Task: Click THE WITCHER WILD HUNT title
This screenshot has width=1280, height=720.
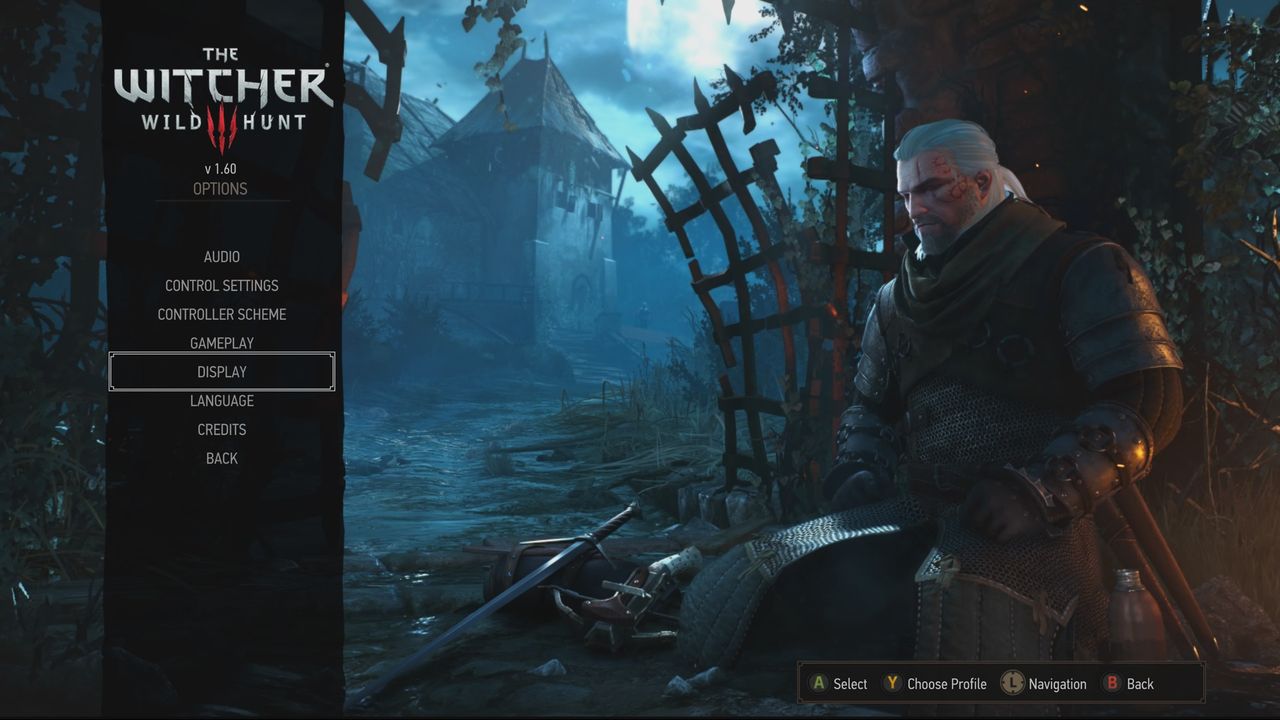Action: point(221,85)
